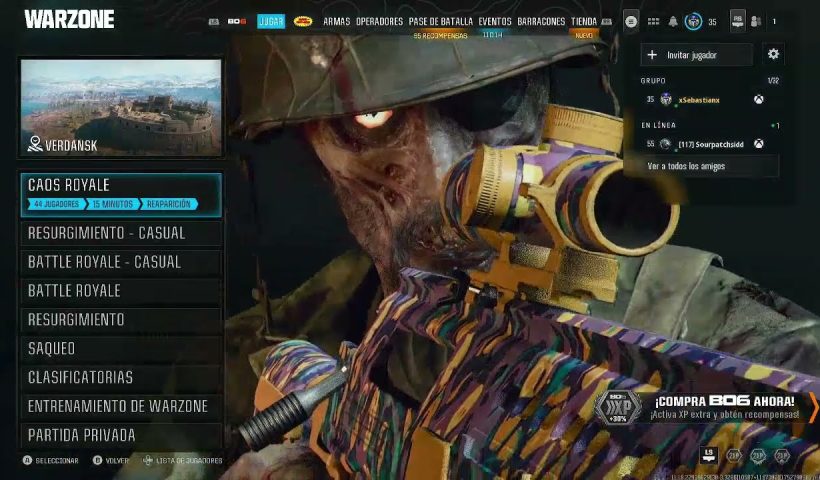Click the Invitar jugador button
820x480 pixels.
[x=698, y=54]
